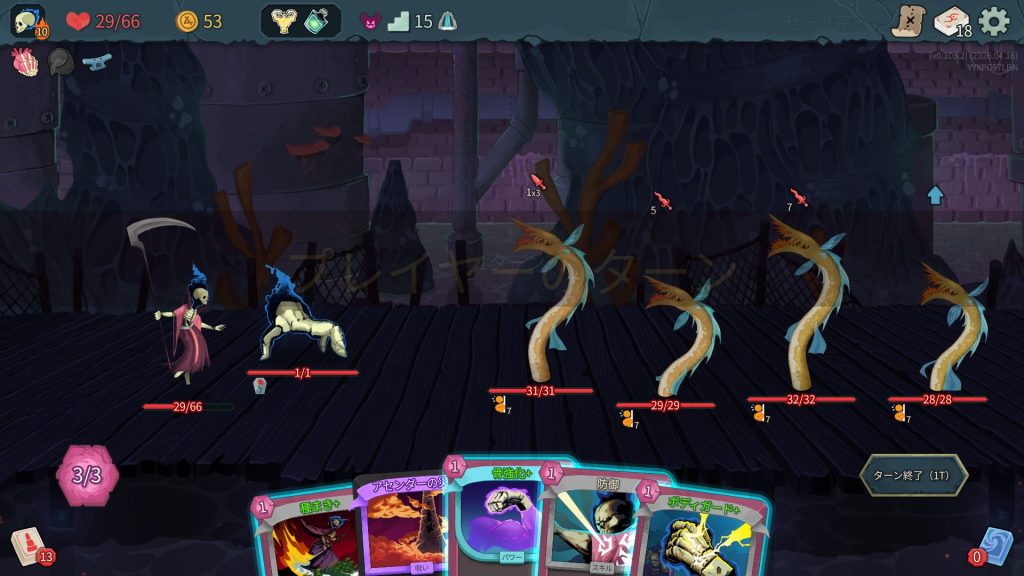Inspect the blue anvil relic
This screenshot has width=1024, height=576.
pos(97,61)
